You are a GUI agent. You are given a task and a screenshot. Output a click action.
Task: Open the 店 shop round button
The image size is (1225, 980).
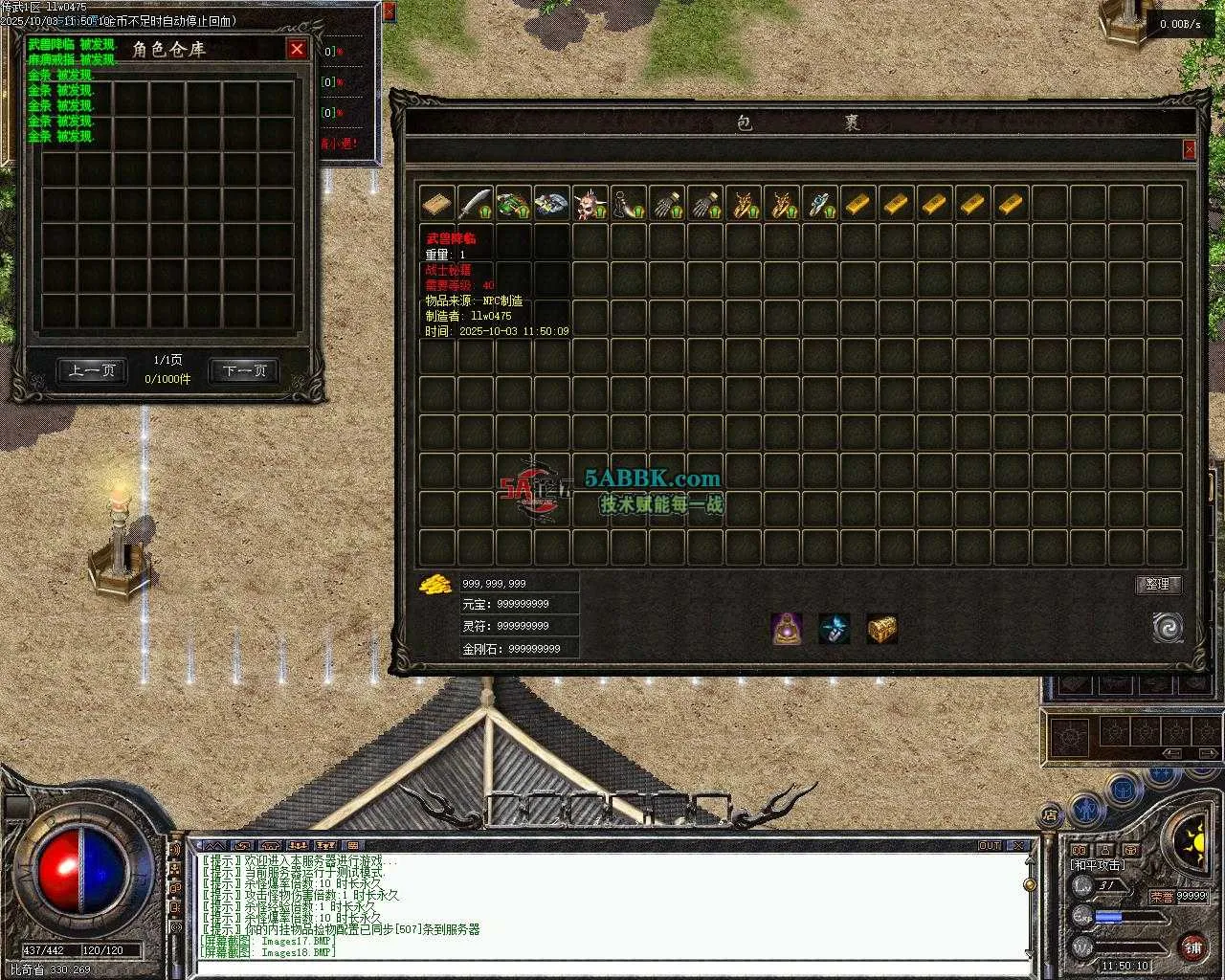1050,815
